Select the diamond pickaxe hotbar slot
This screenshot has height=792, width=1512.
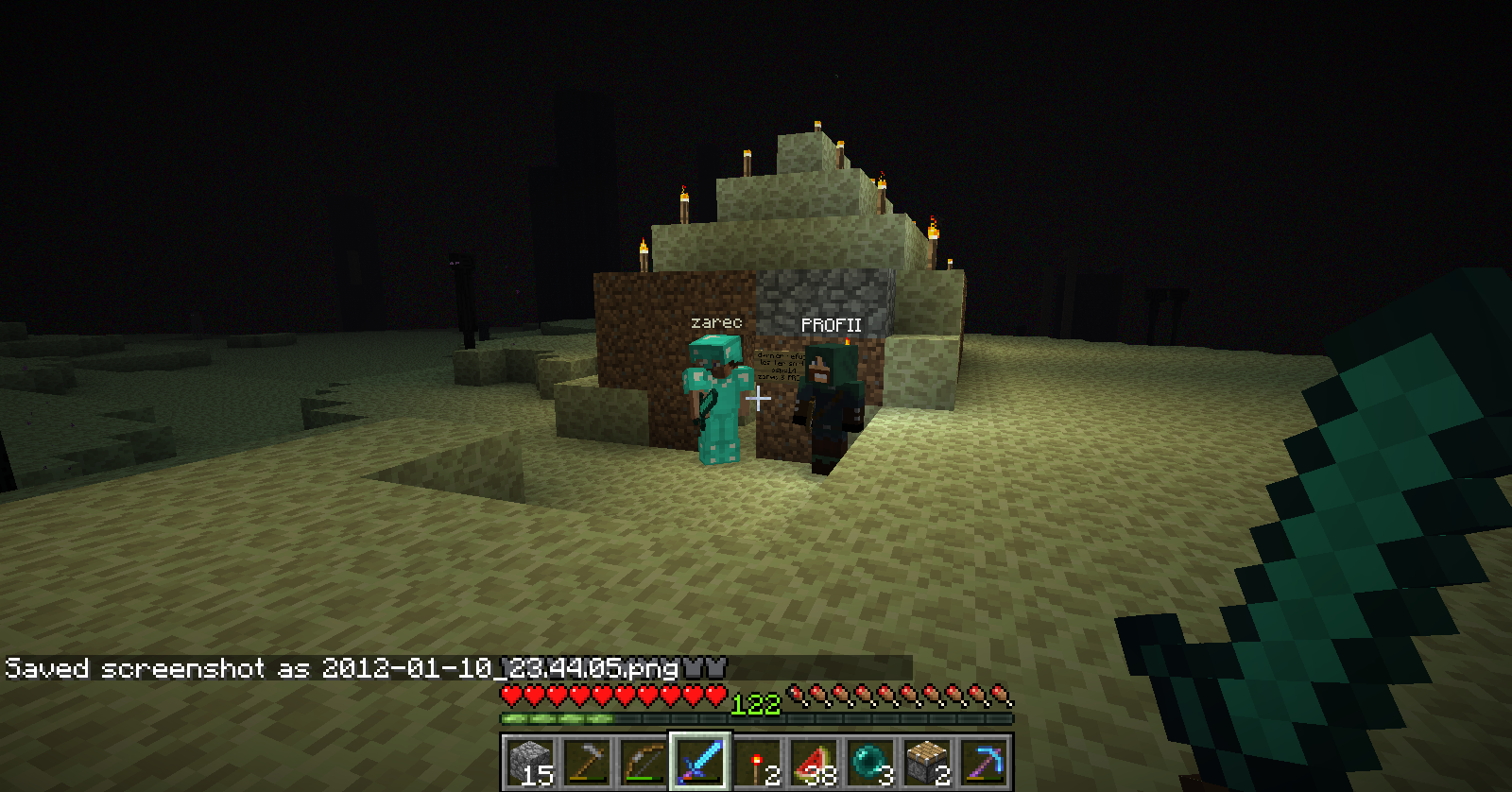coord(983,761)
